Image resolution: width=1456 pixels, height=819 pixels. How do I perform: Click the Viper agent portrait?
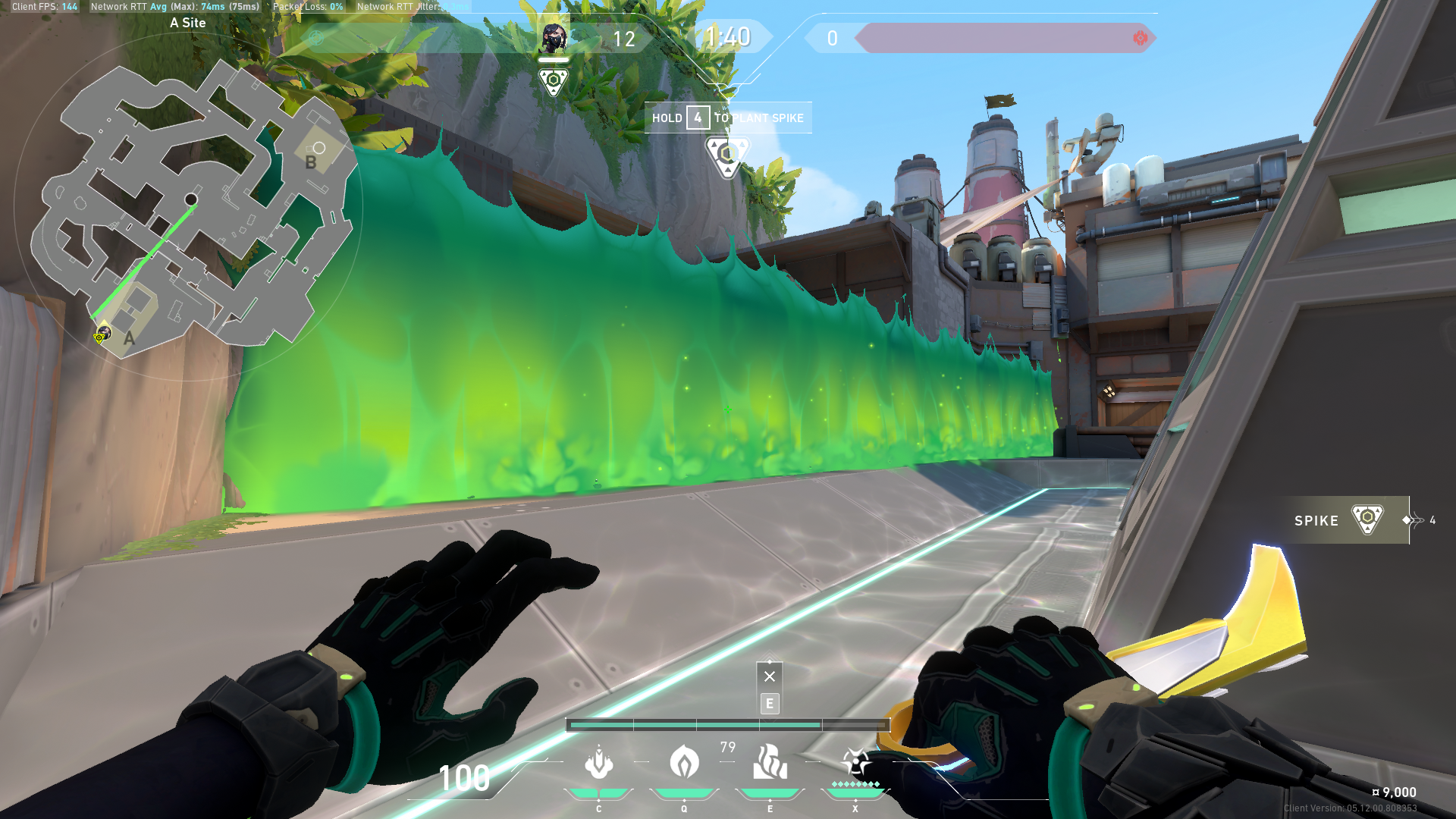click(x=554, y=38)
